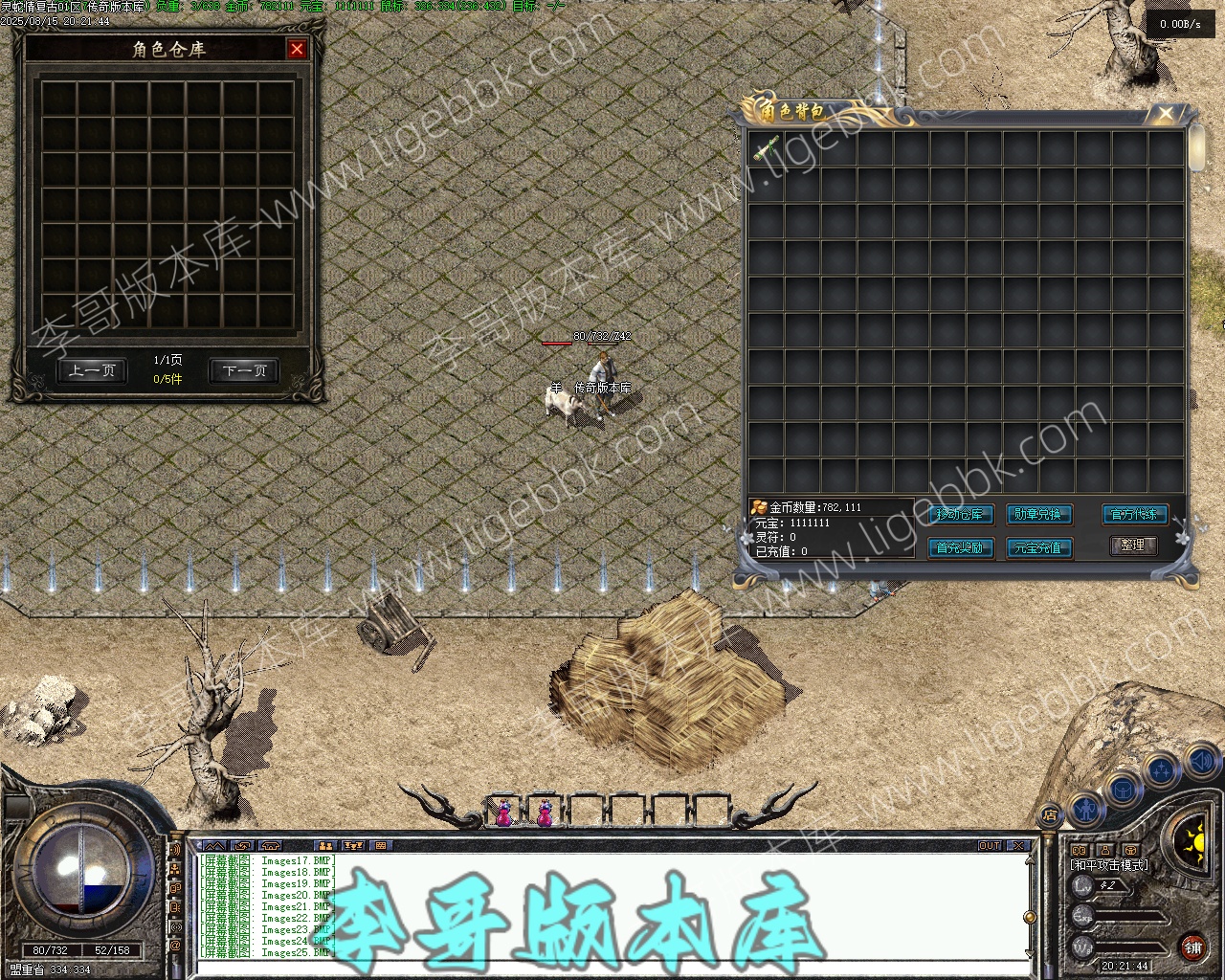
Task: Go to previous warehouse page (上一页)
Action: [x=92, y=370]
